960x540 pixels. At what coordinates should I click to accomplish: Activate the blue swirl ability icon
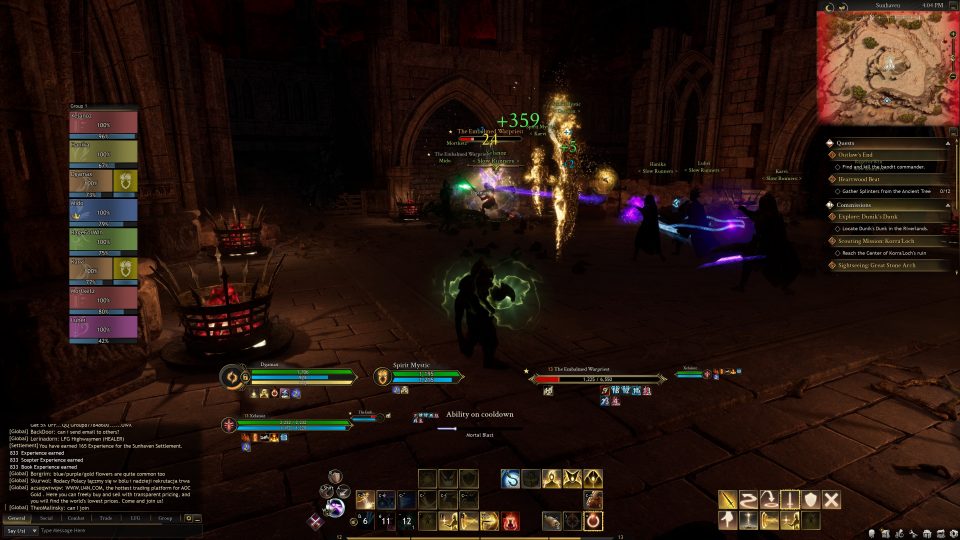coord(511,479)
